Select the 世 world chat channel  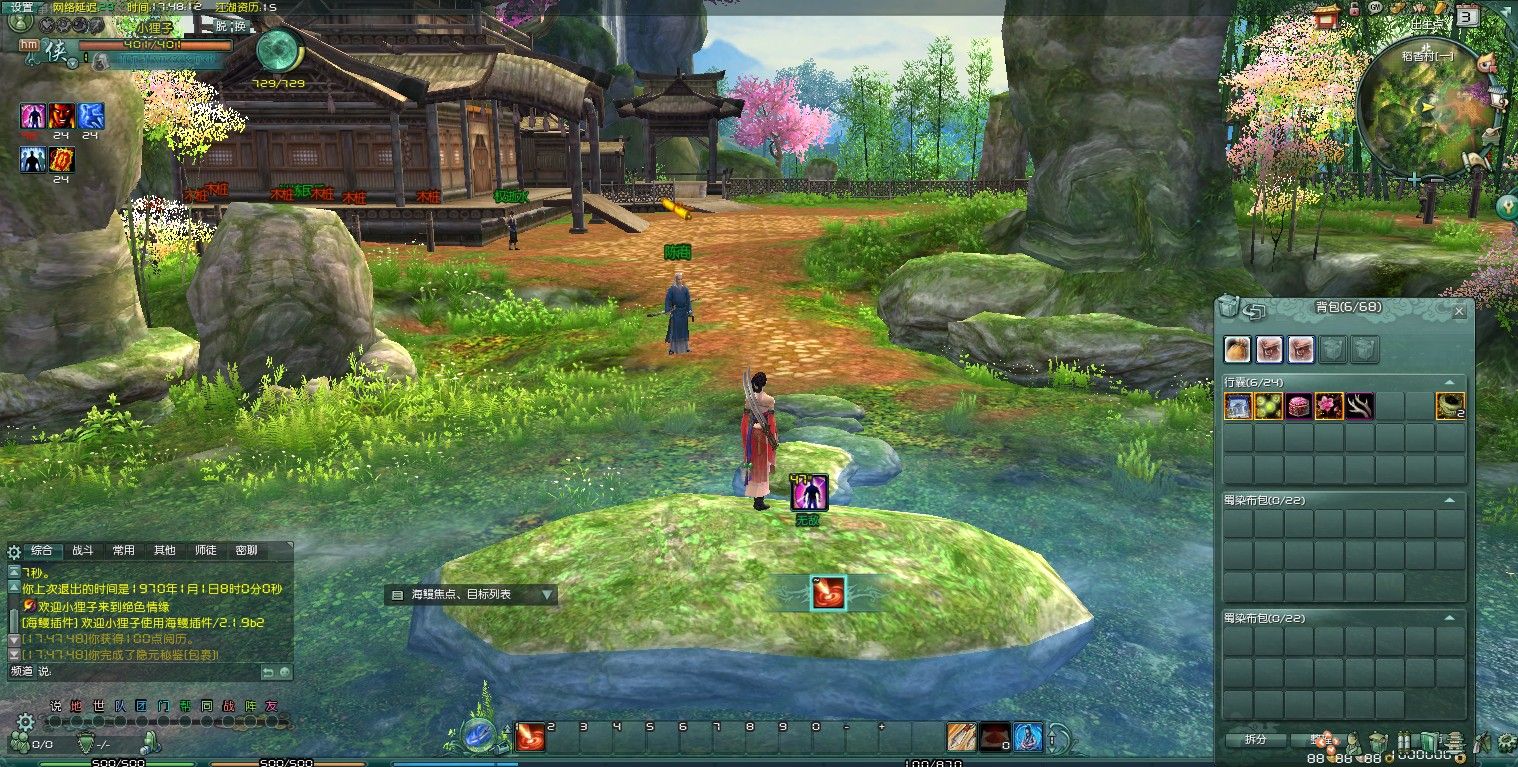(98, 706)
